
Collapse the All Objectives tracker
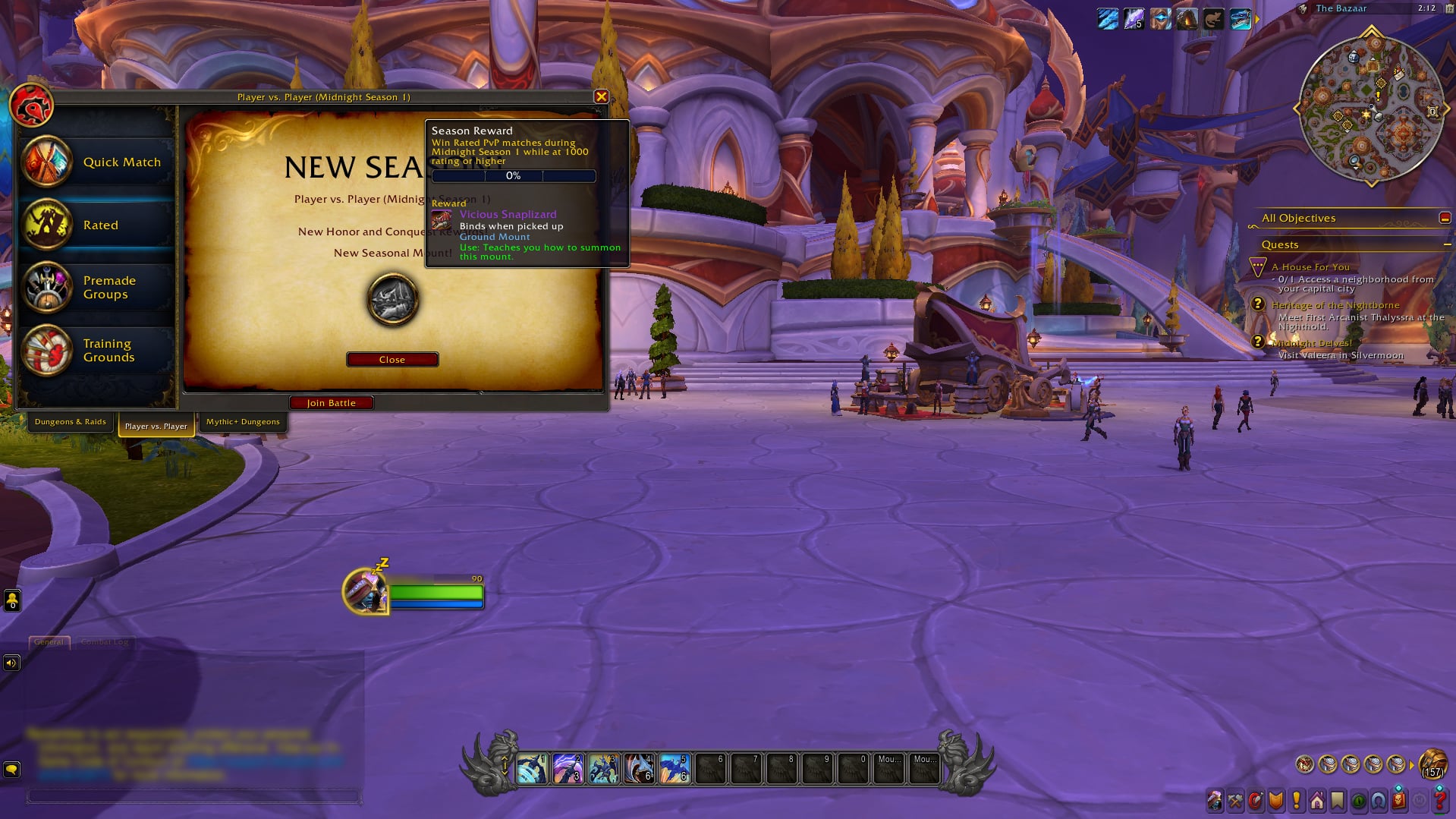1445,219
